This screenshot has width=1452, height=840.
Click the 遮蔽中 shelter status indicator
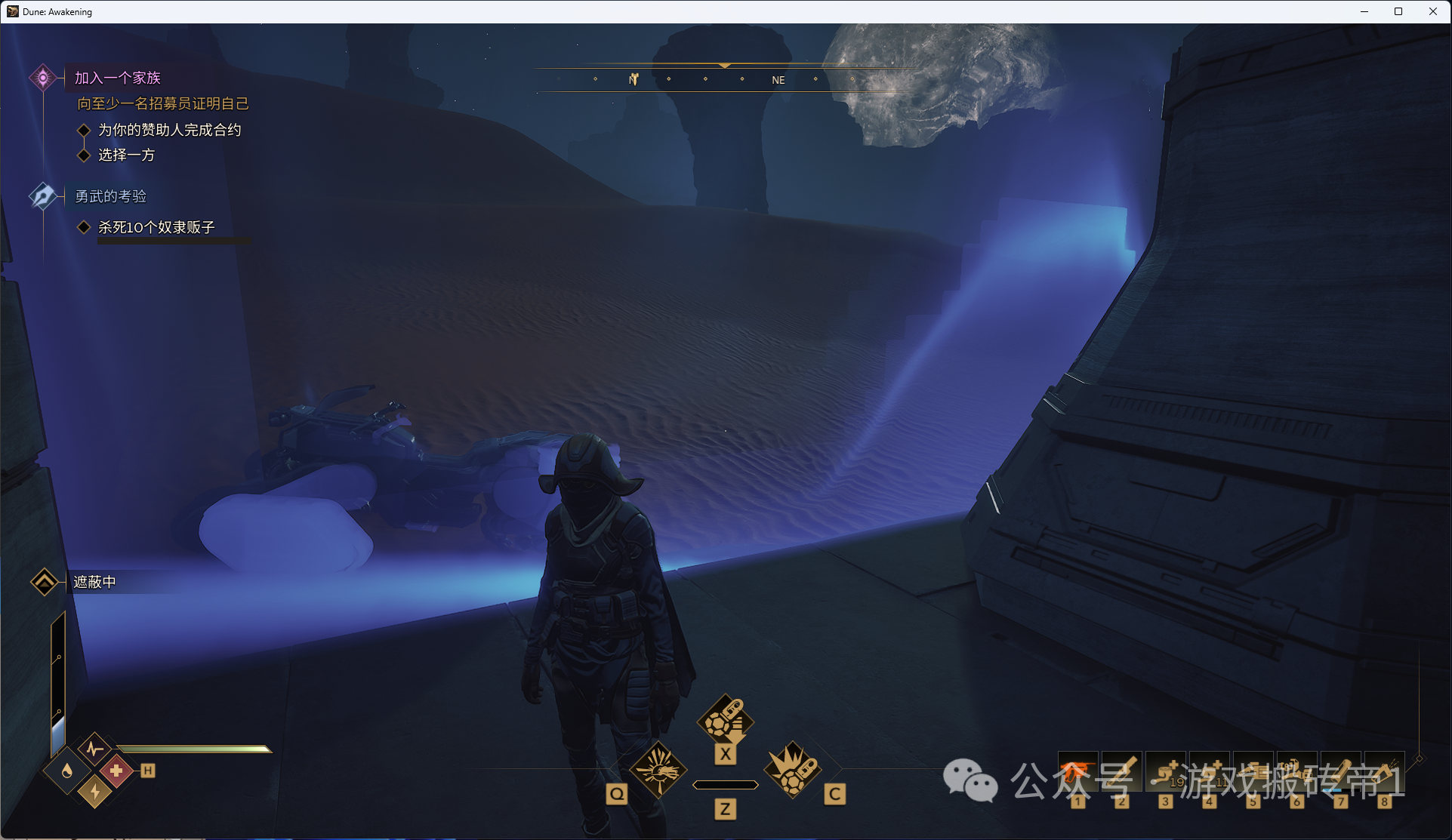tap(94, 582)
